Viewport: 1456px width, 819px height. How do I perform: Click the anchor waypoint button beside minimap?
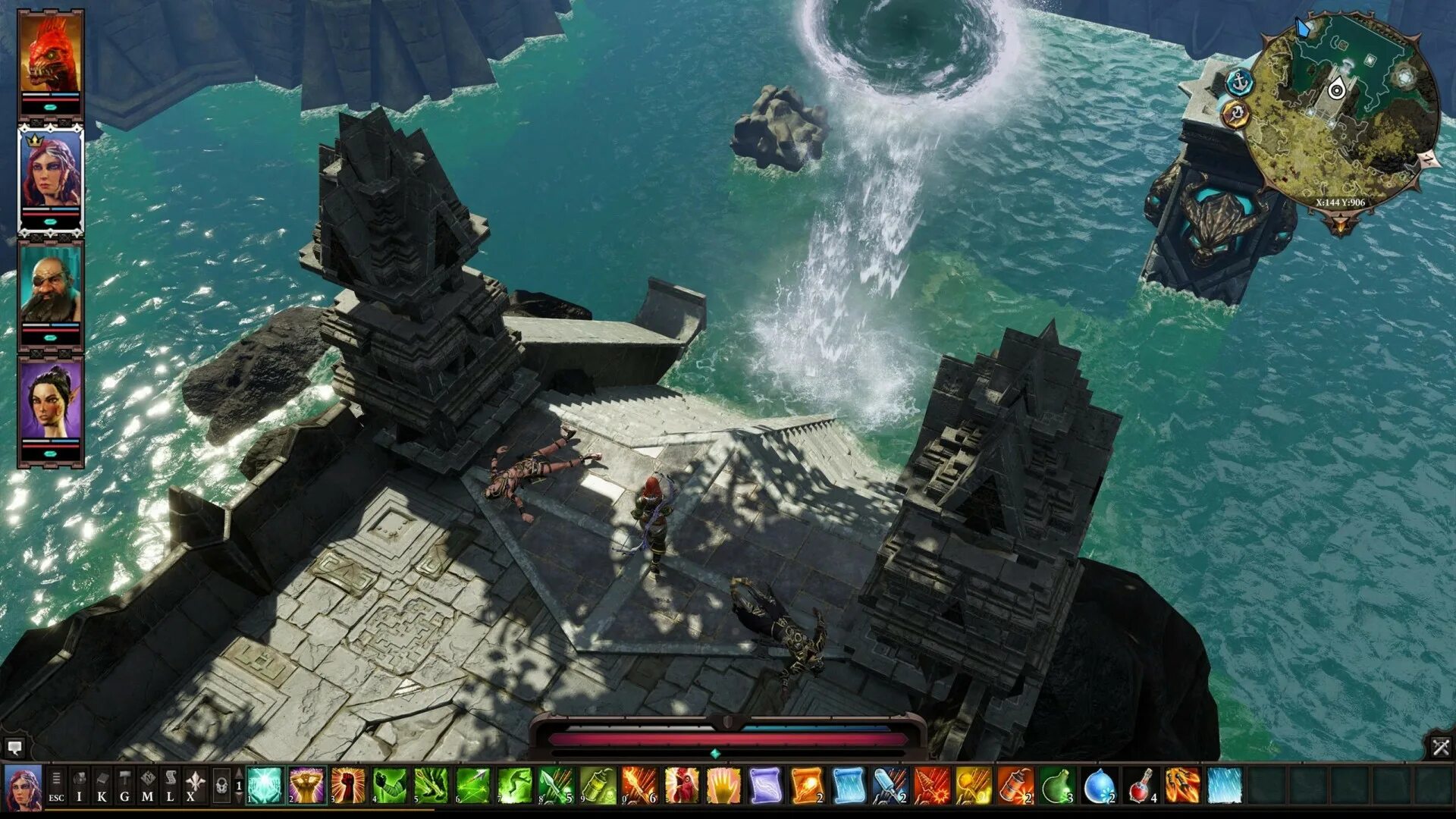[1239, 81]
